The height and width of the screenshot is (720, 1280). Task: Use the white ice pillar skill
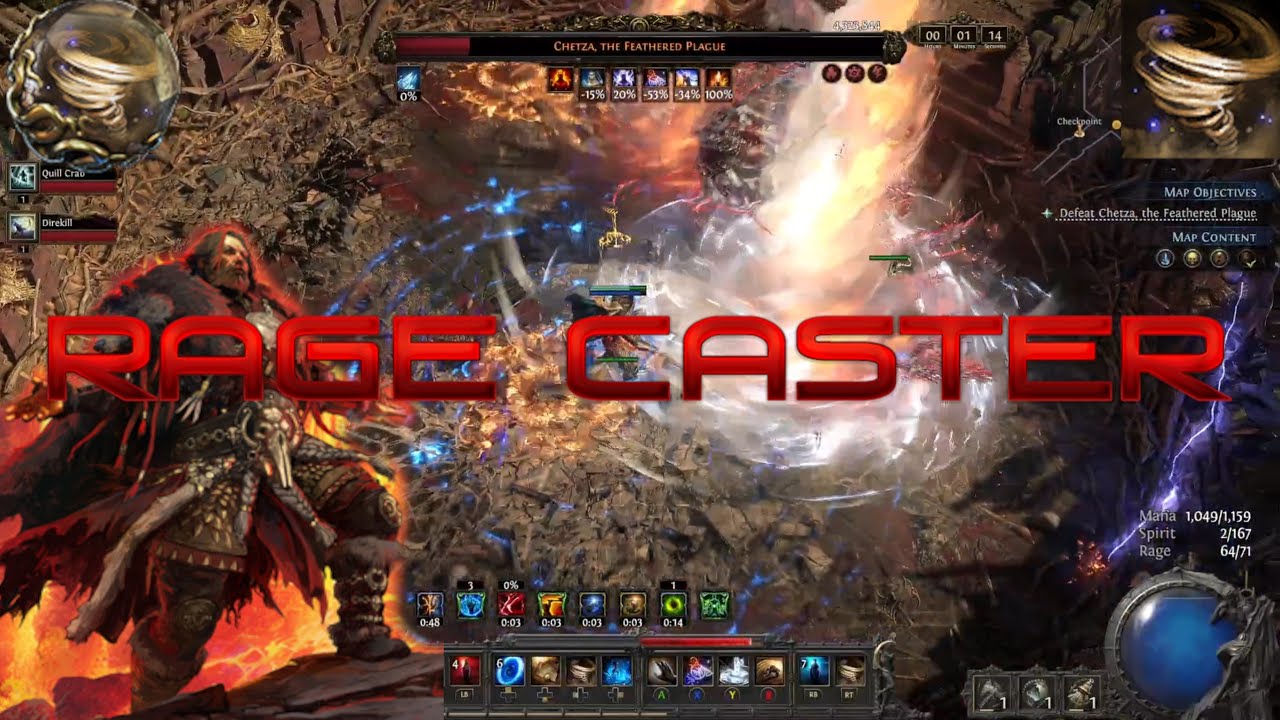click(733, 670)
